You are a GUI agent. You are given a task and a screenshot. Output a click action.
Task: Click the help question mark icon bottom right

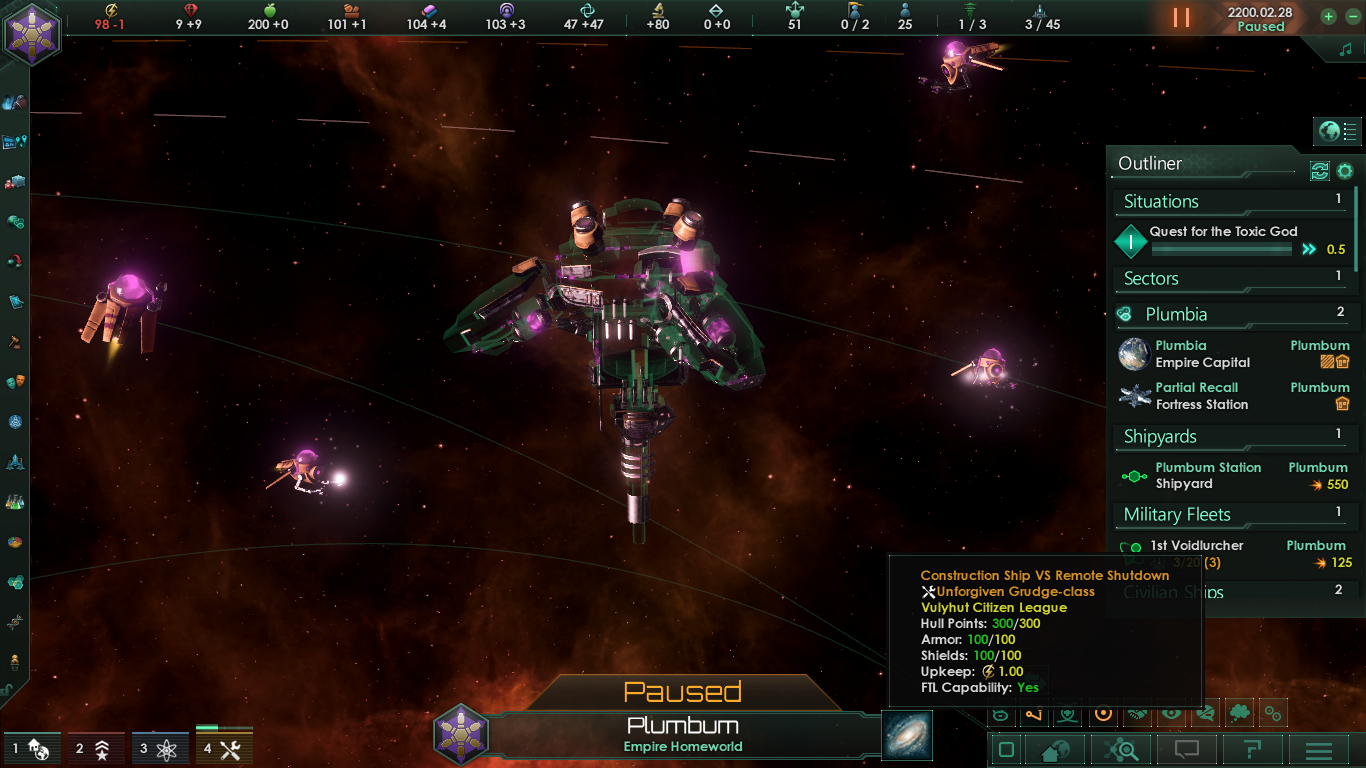1251,748
